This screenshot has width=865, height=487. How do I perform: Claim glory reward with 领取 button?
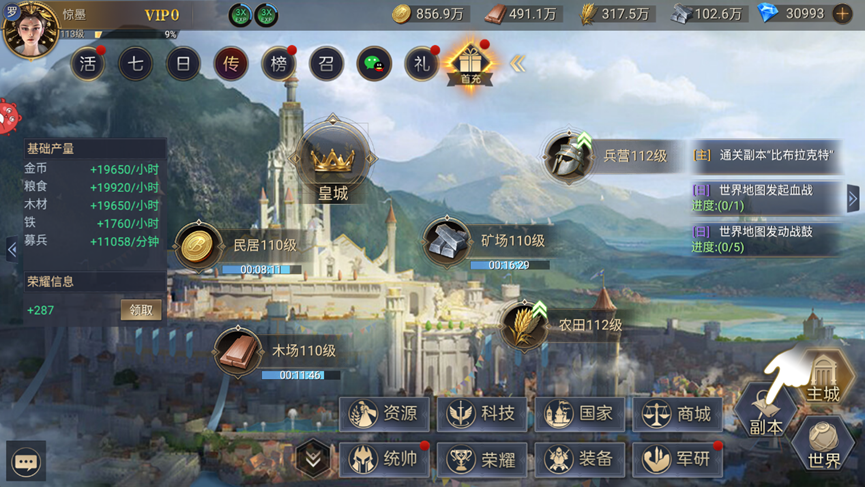(141, 310)
